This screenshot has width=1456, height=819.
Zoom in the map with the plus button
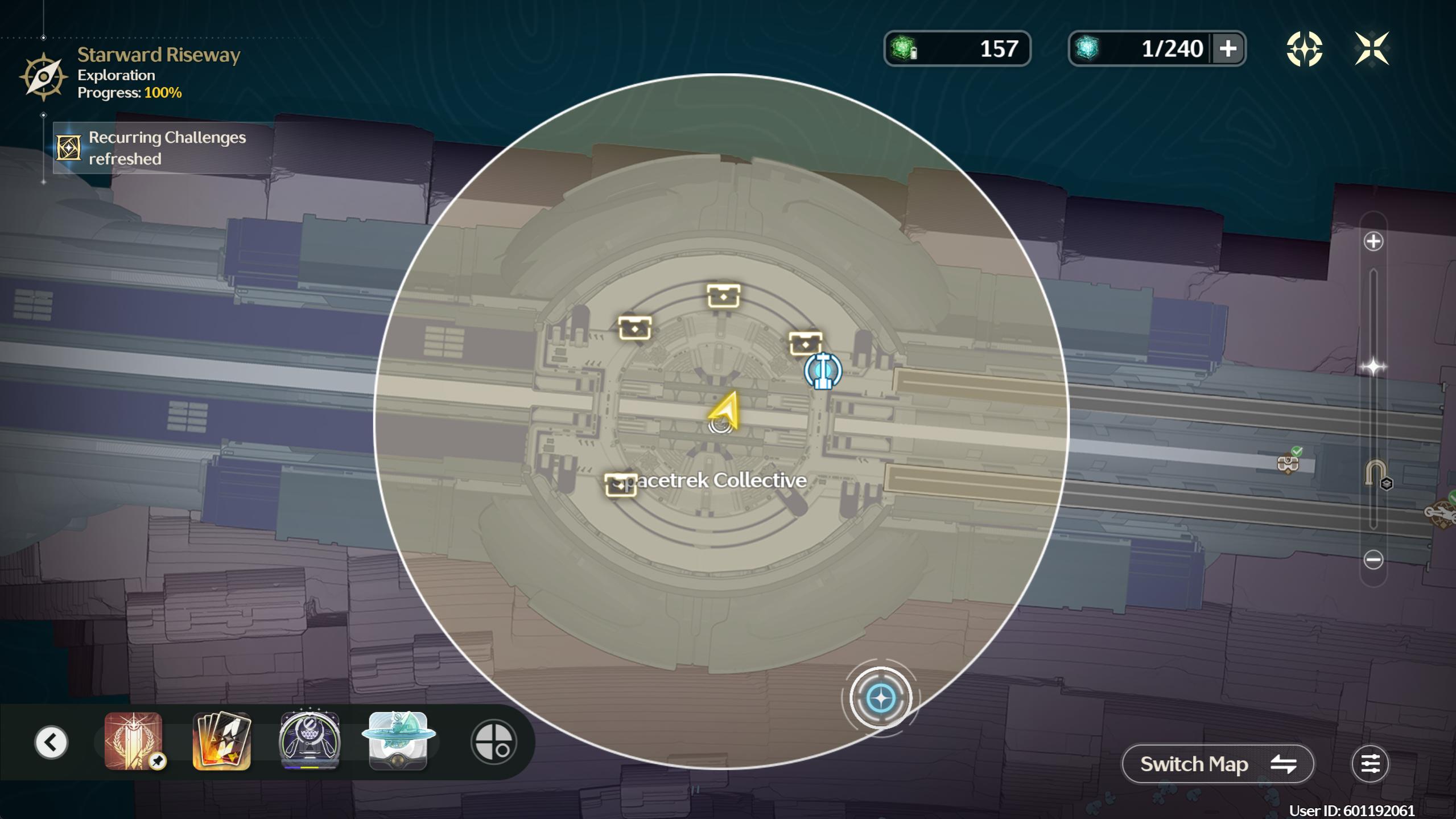[1373, 241]
